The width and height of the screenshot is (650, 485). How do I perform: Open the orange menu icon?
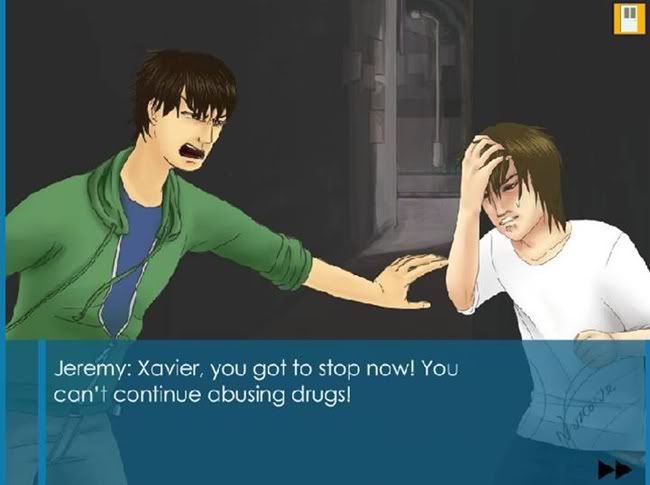[627, 19]
